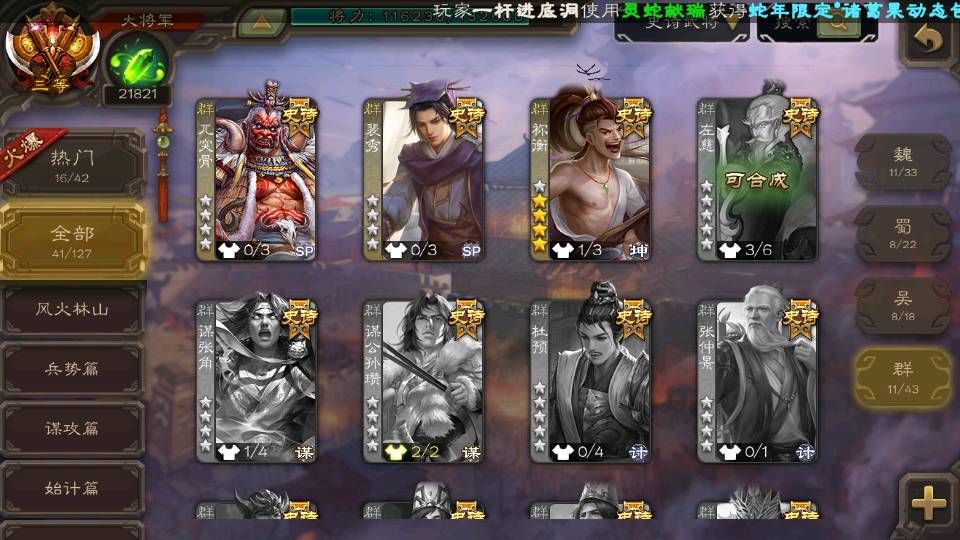Open the 风火林山 category
The height and width of the screenshot is (540, 960).
pyautogui.click(x=75, y=310)
